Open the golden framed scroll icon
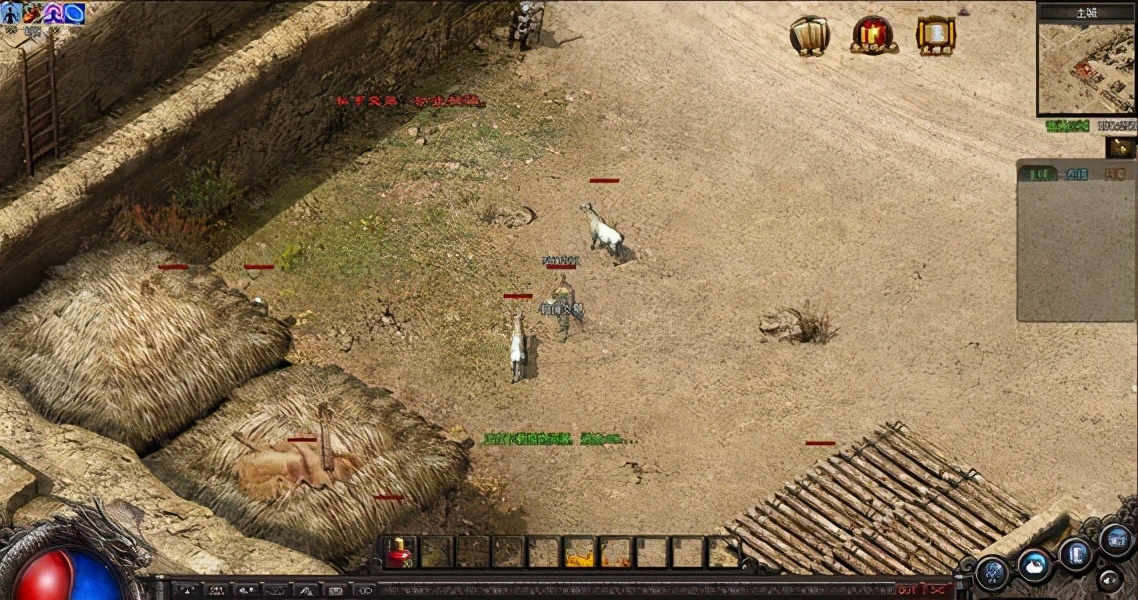 [936, 35]
